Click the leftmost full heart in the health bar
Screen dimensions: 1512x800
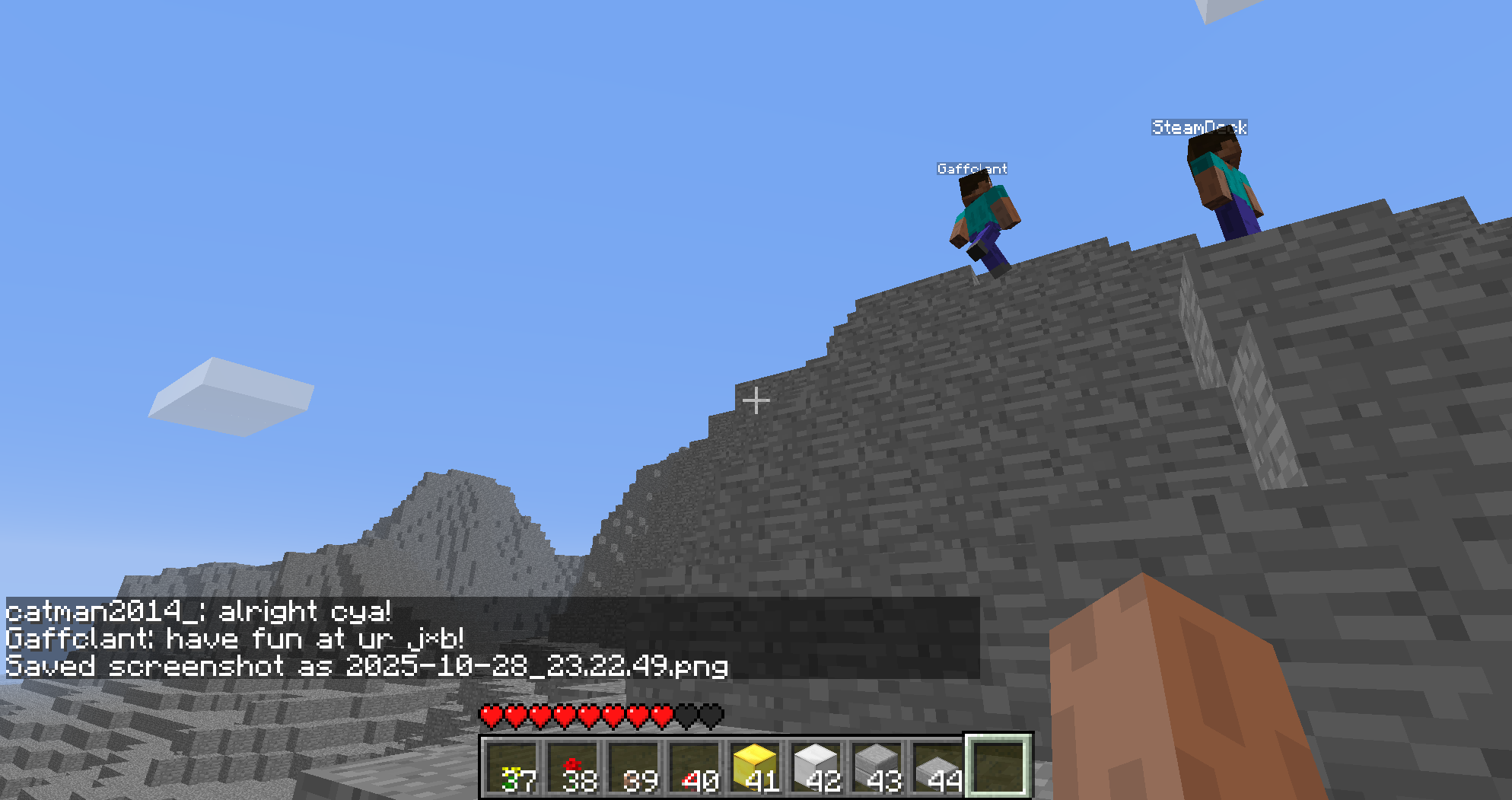pyautogui.click(x=491, y=716)
